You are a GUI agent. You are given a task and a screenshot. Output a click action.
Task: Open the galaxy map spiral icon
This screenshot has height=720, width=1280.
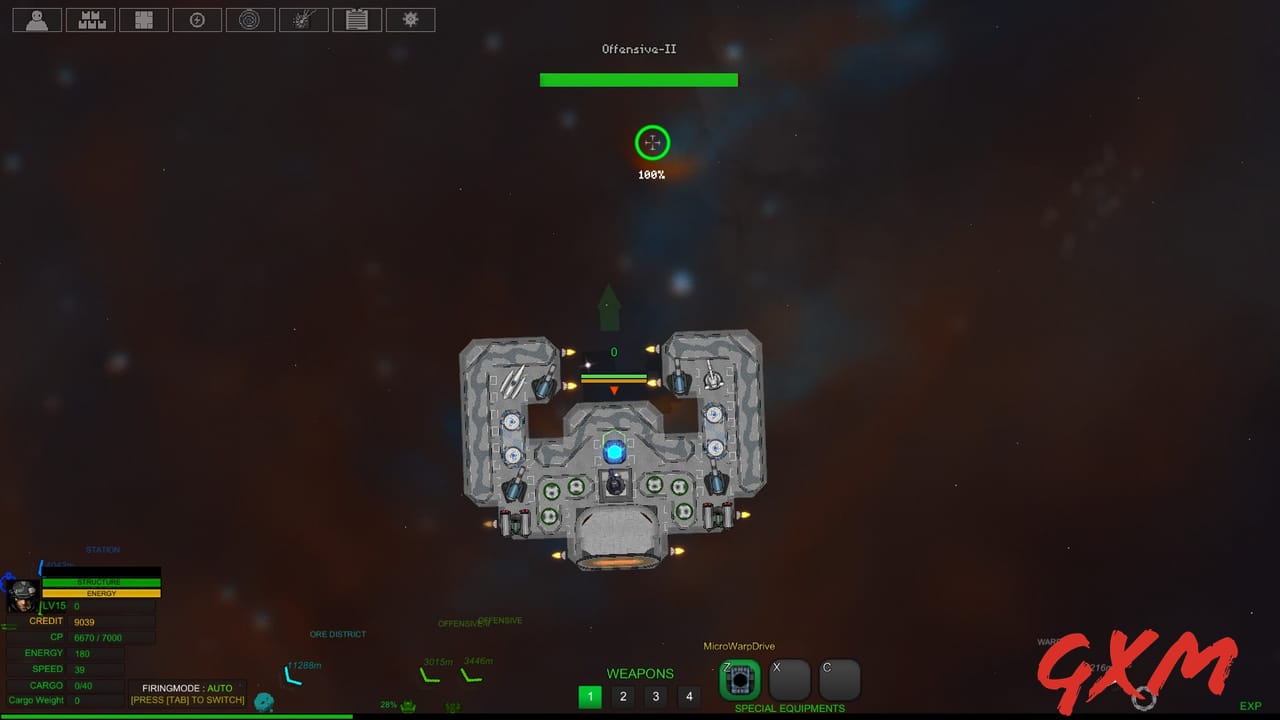(x=250, y=19)
